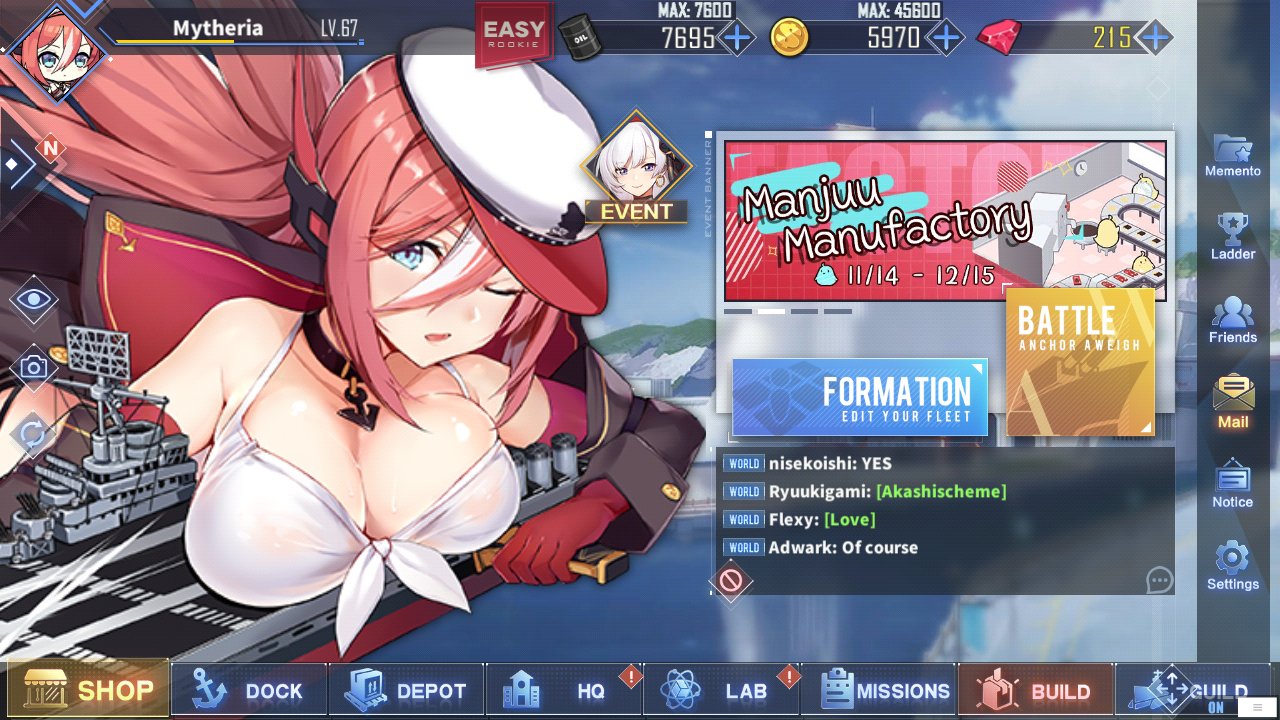Enter the HQ menu
Viewport: 1280px width, 720px height.
pos(563,690)
